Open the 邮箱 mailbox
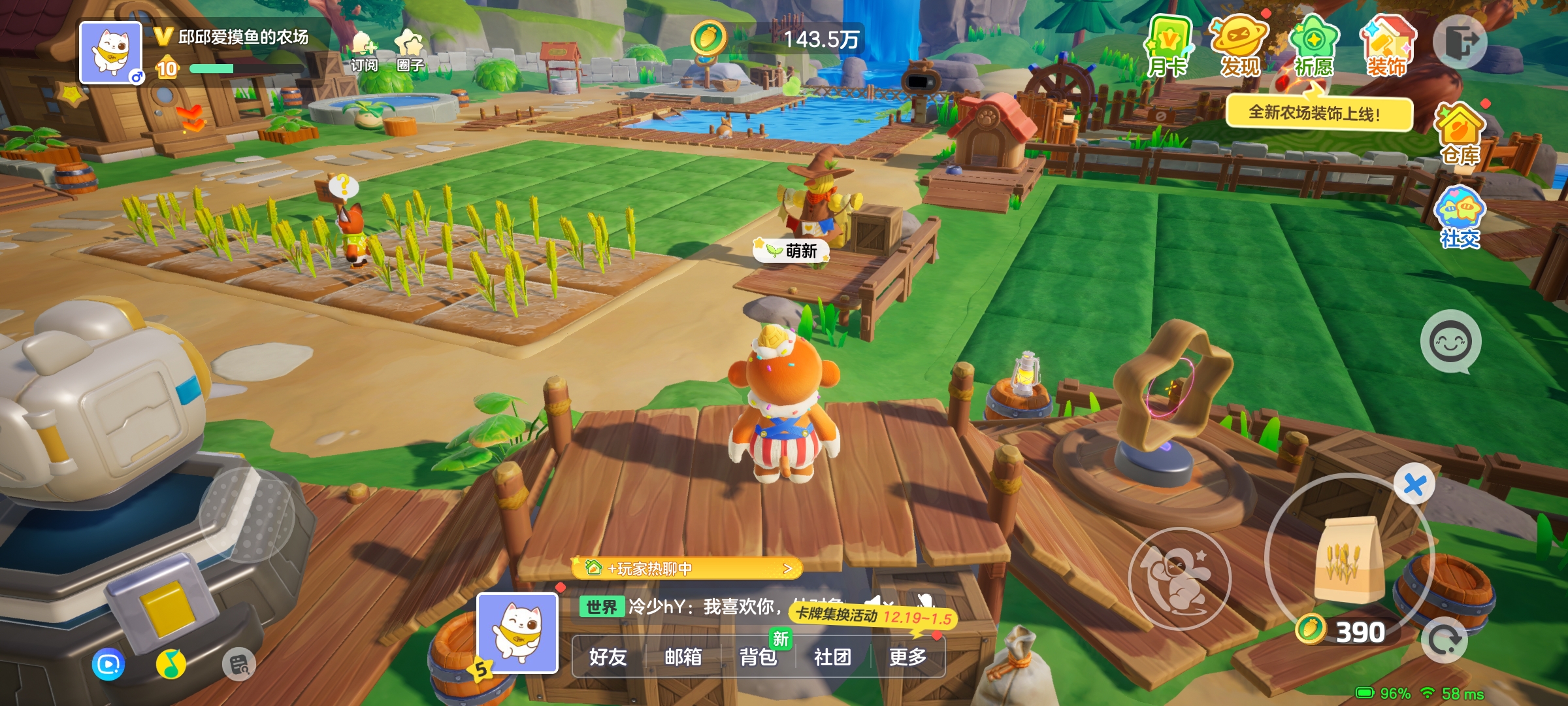Viewport: 1568px width, 706px height. tap(683, 656)
